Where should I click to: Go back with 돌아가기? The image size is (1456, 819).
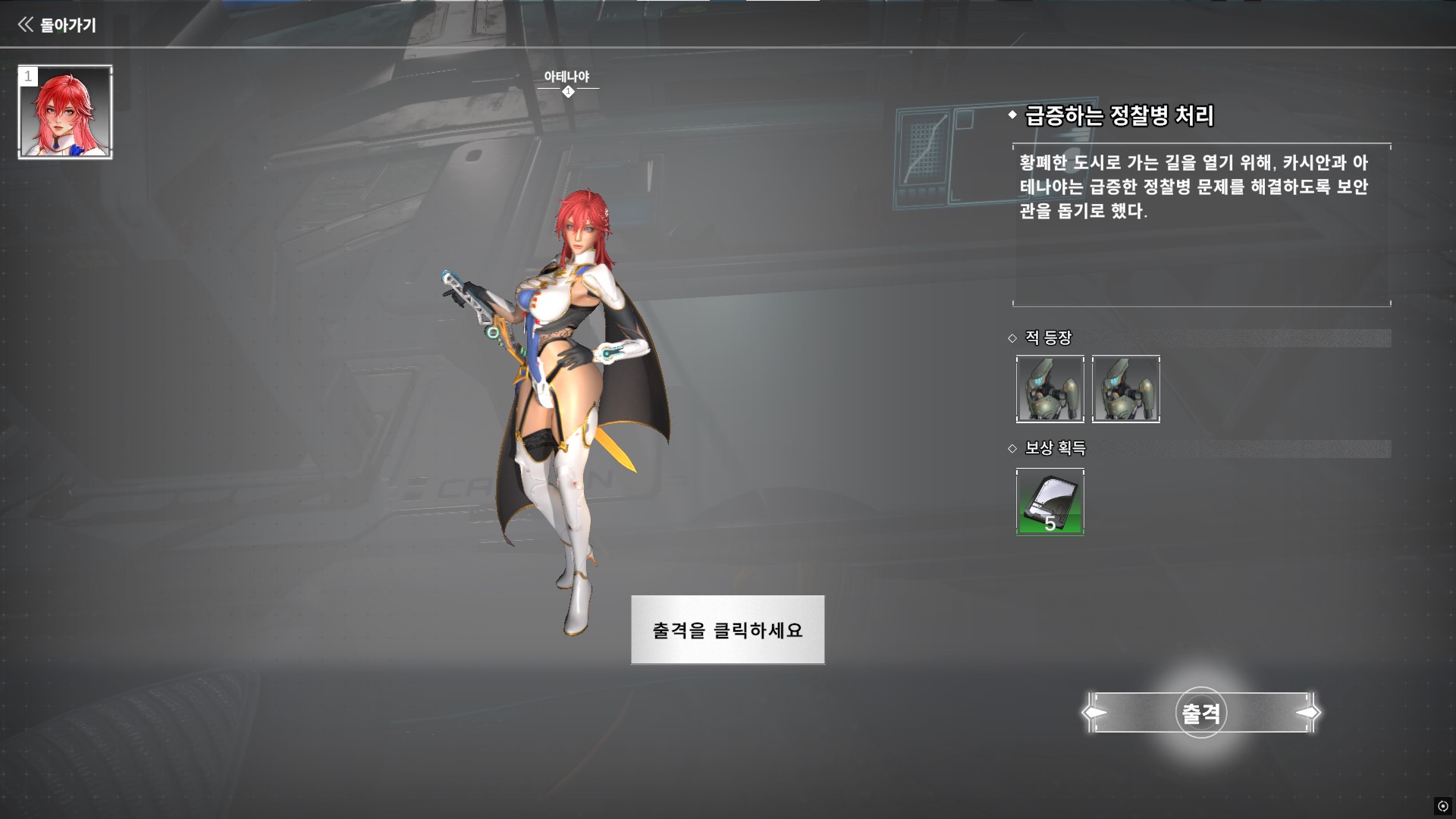coord(58,25)
